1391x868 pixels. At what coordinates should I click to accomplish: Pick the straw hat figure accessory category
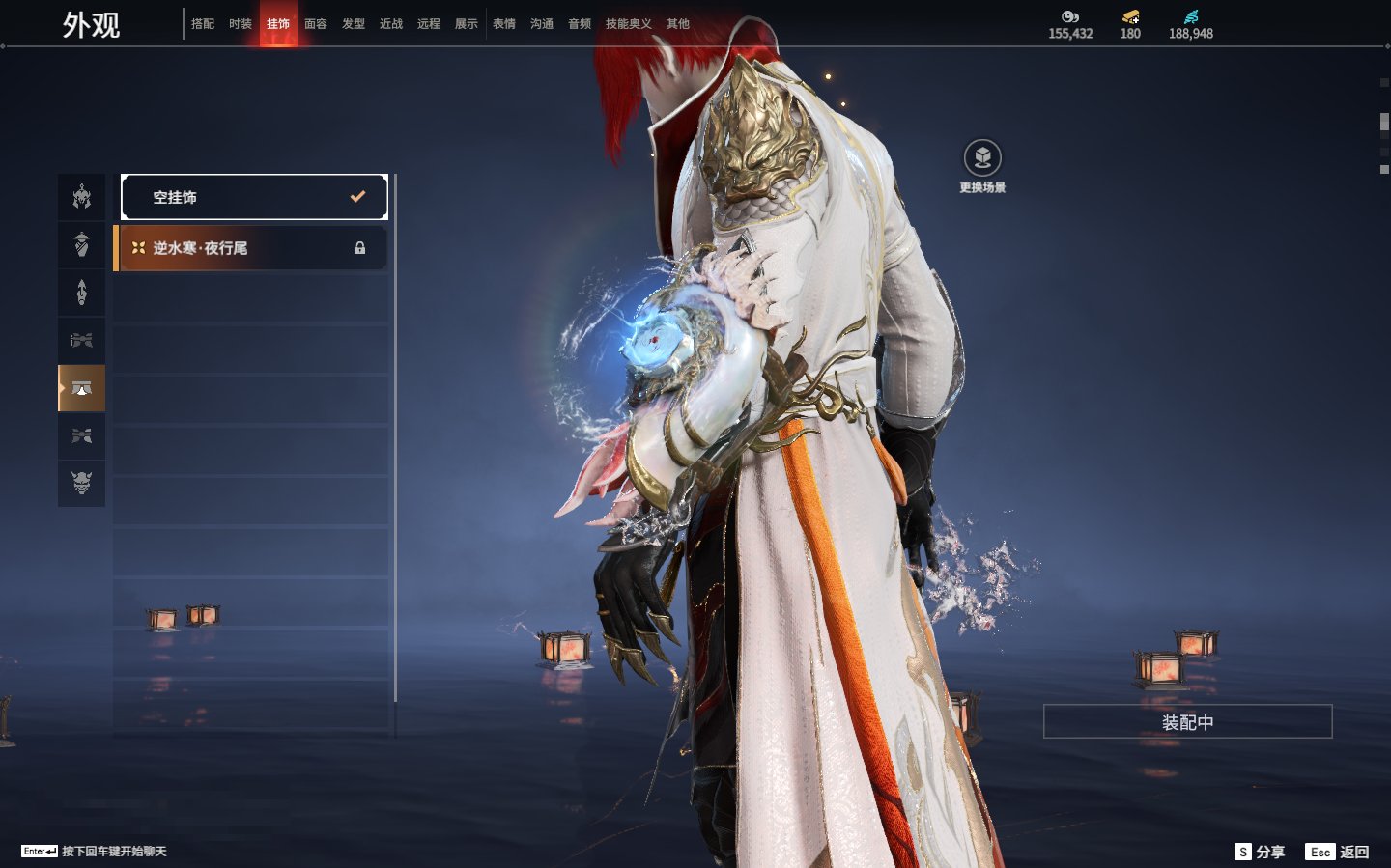click(82, 244)
